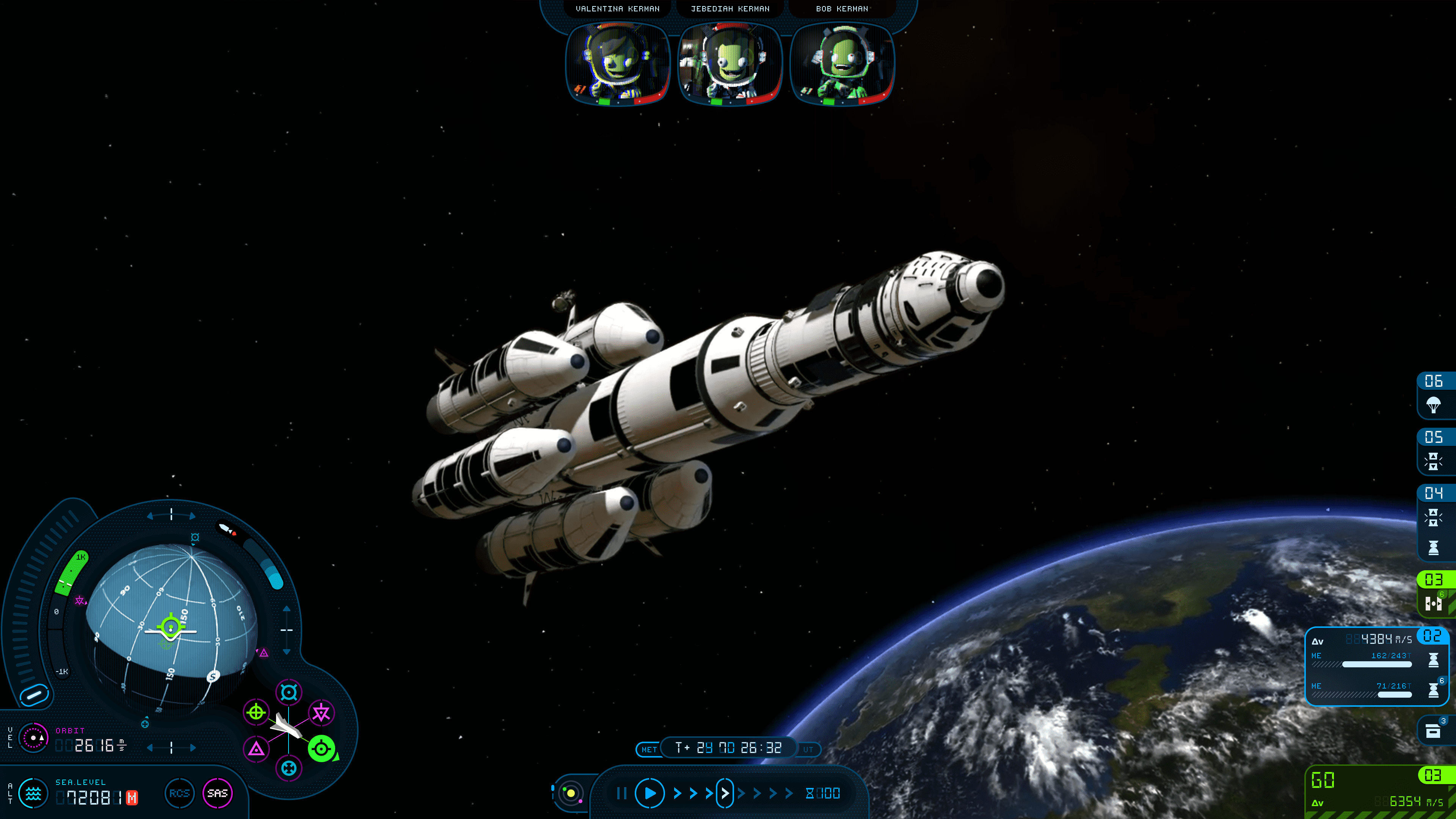Screen dimensions: 1456x819
Task: Toggle SAS off
Action: [x=218, y=793]
